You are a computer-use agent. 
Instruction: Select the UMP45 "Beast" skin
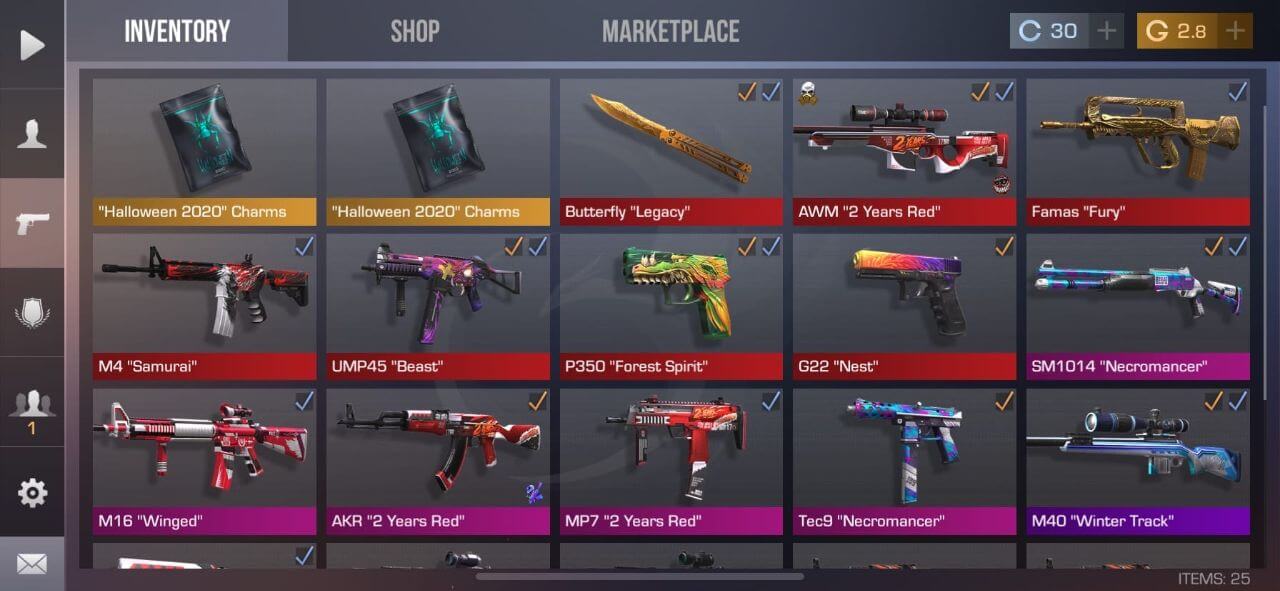(438, 307)
